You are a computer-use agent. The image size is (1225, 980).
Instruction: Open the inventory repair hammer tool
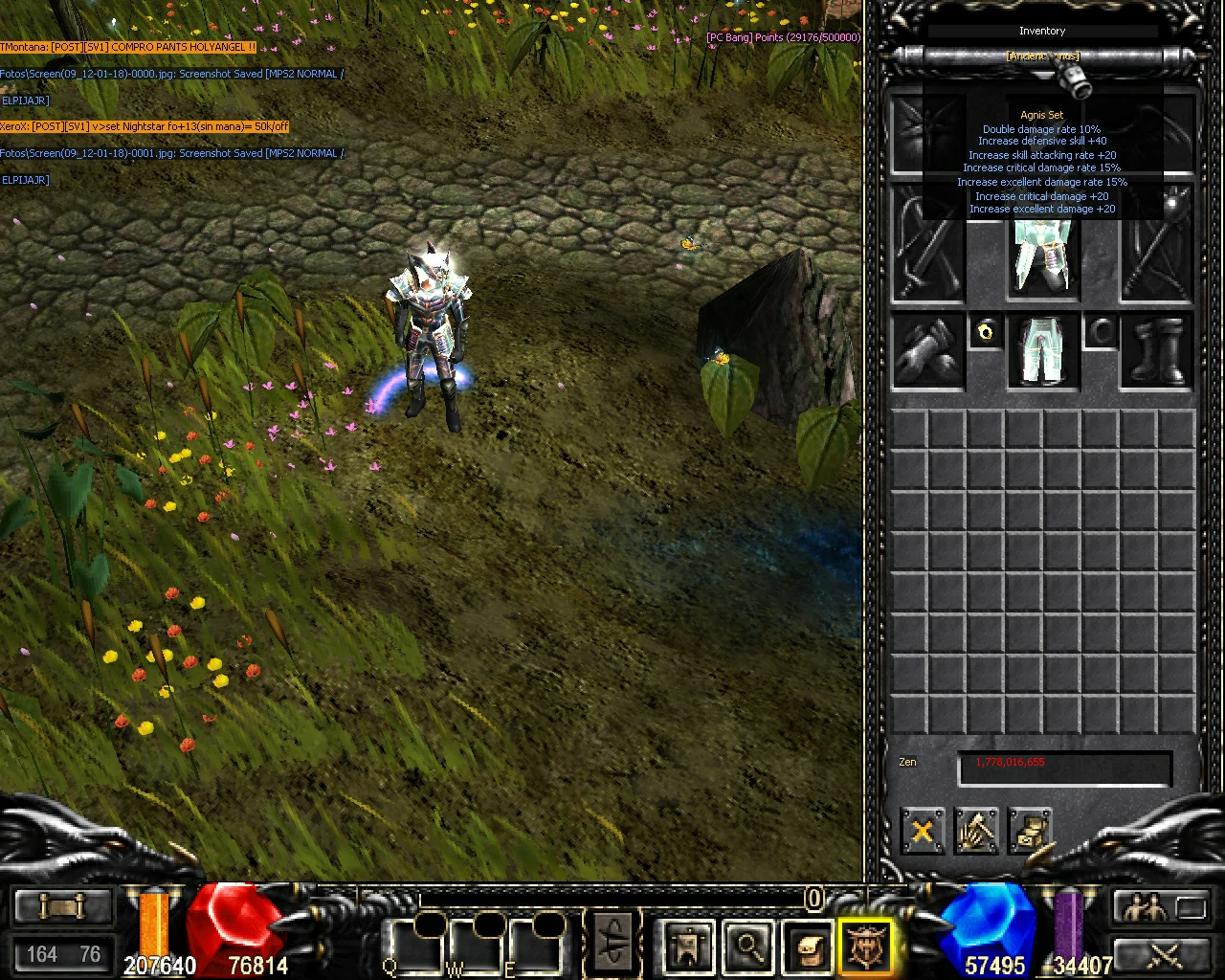[x=977, y=831]
